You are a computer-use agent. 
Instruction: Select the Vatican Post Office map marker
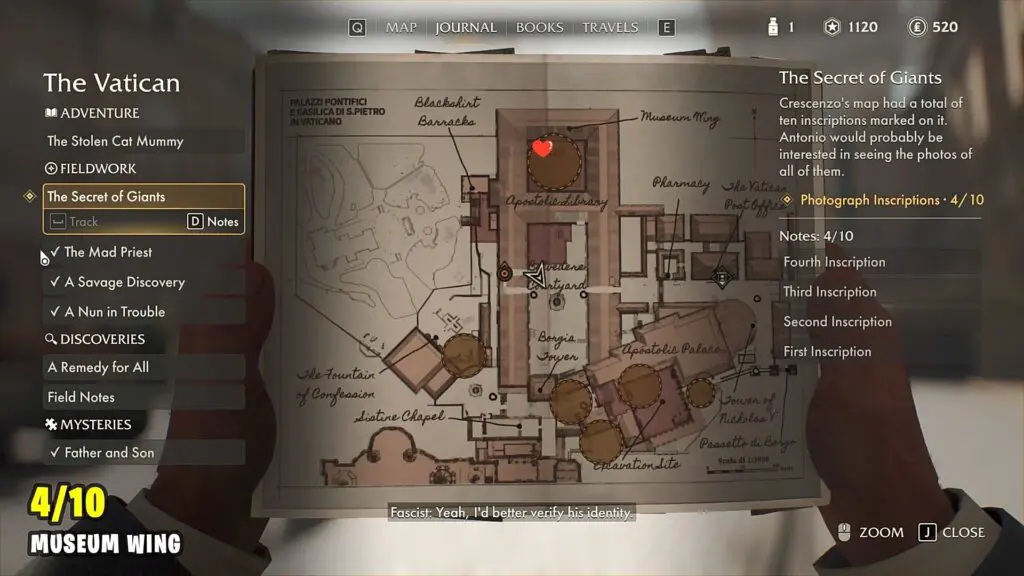pyautogui.click(x=720, y=277)
